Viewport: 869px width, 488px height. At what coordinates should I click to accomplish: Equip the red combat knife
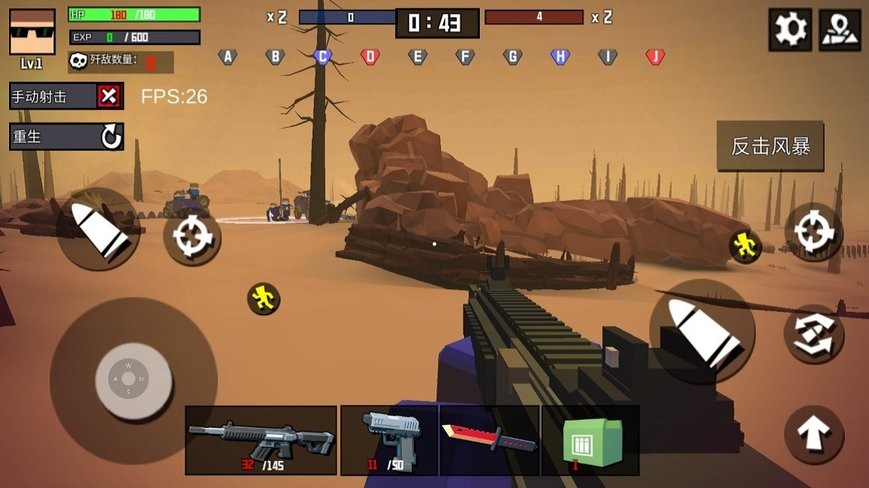pos(489,440)
